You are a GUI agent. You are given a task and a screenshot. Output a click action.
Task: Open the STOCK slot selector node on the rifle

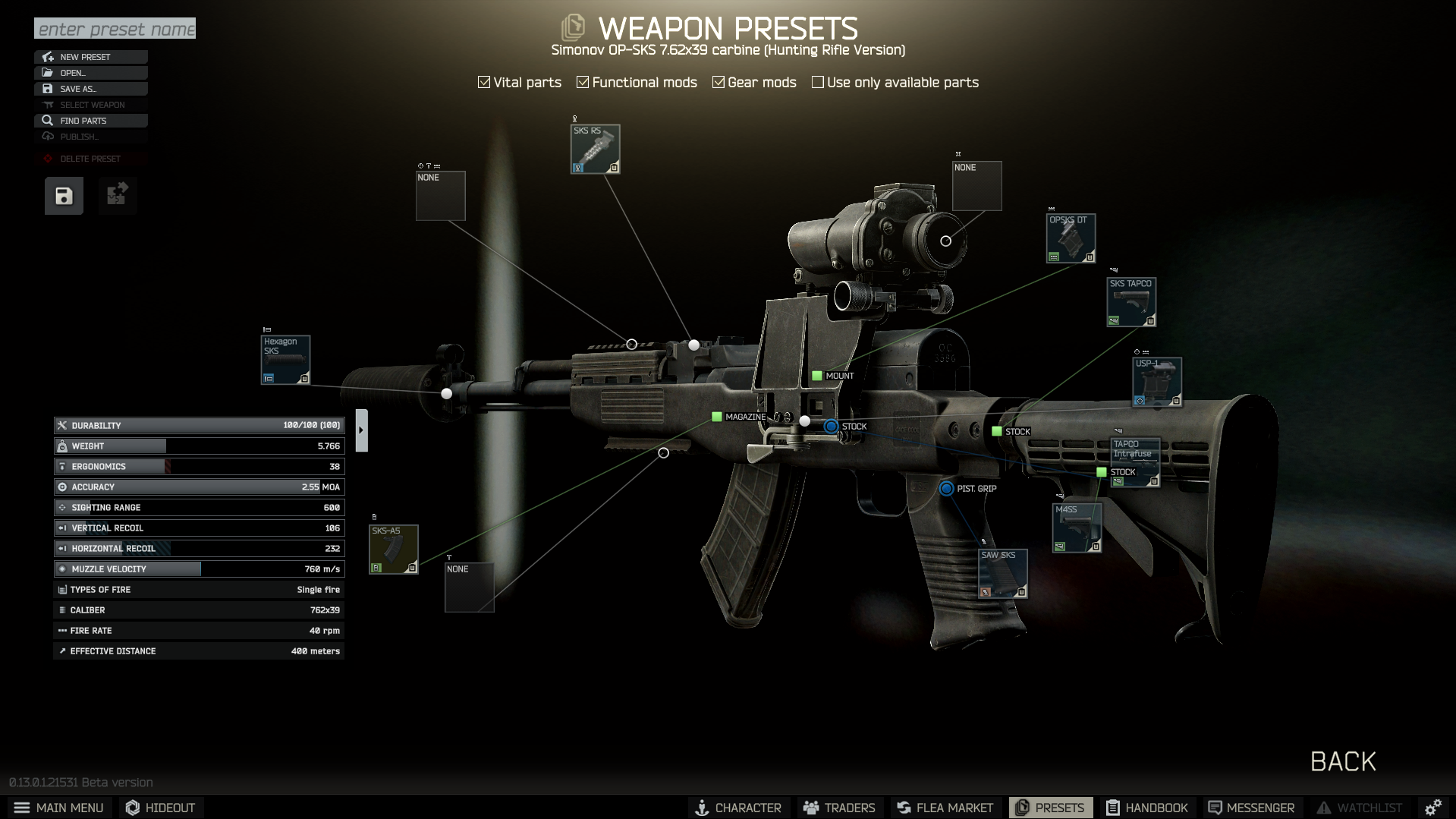coord(830,427)
